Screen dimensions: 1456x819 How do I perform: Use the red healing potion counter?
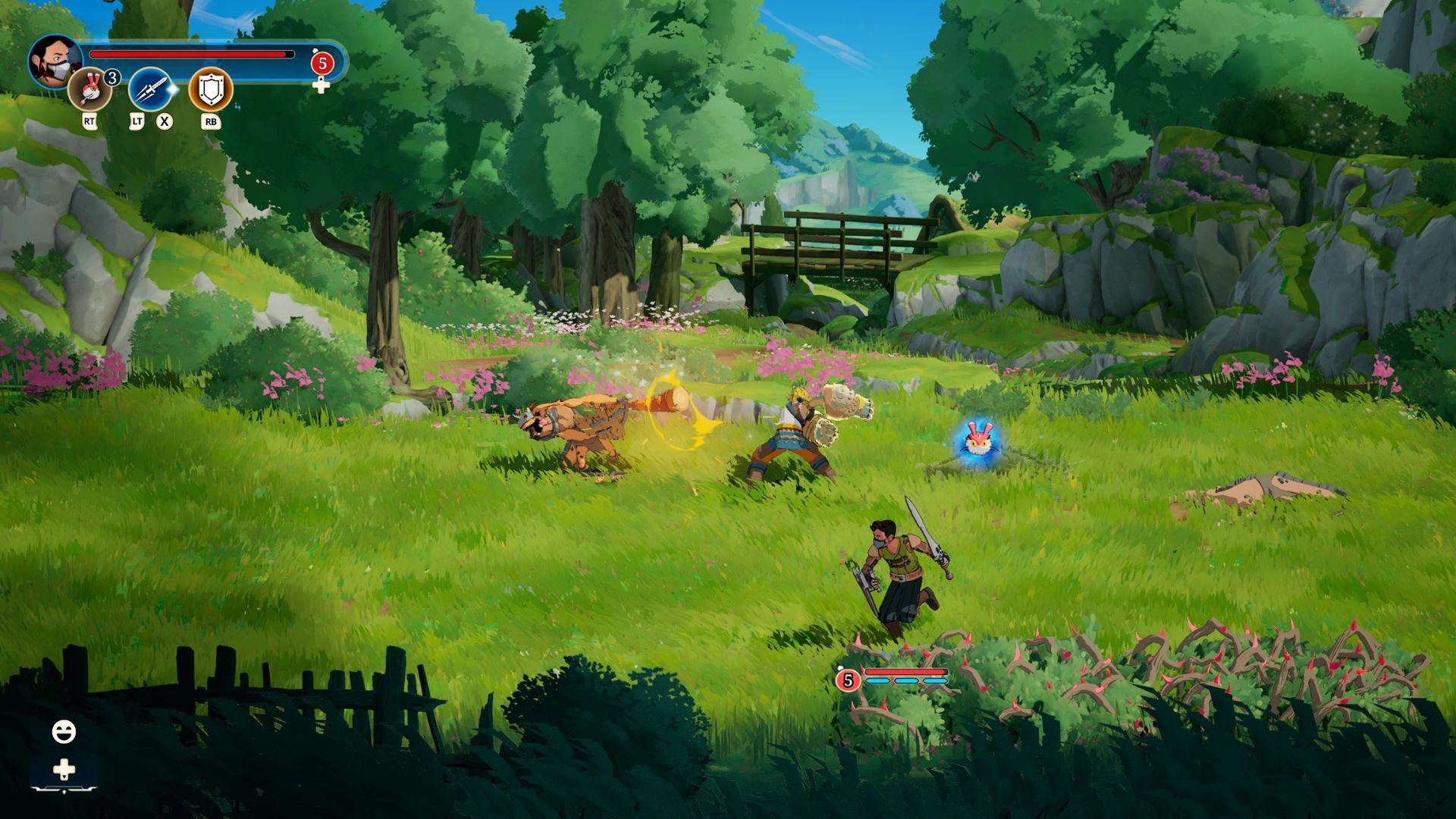(322, 64)
